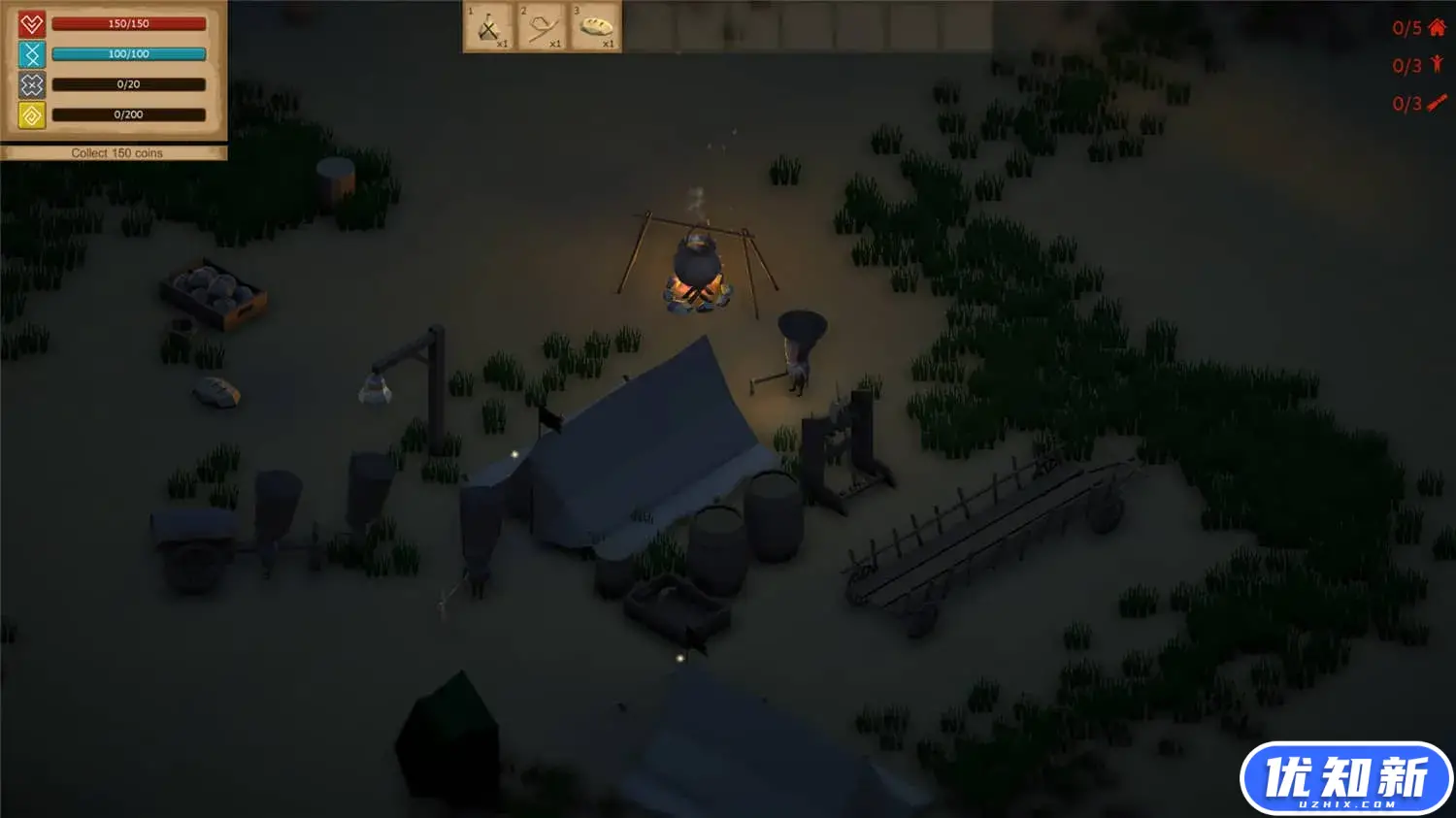This screenshot has width=1456, height=818.
Task: Click the blue watermark logo
Action: click(x=1345, y=779)
